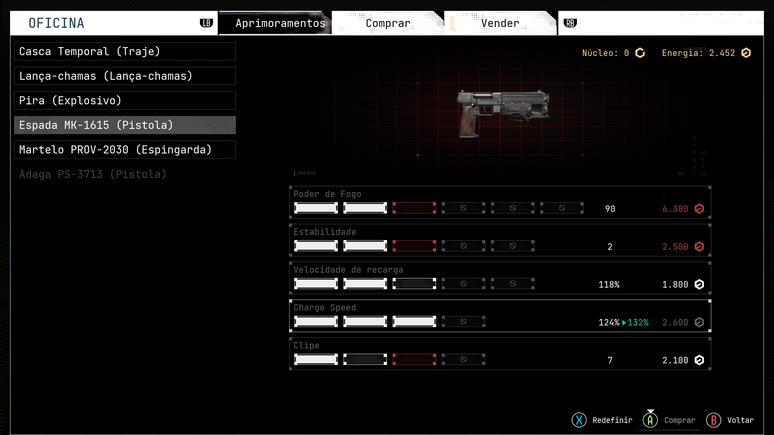Buy the upgrade with Comprar

[x=670, y=420]
